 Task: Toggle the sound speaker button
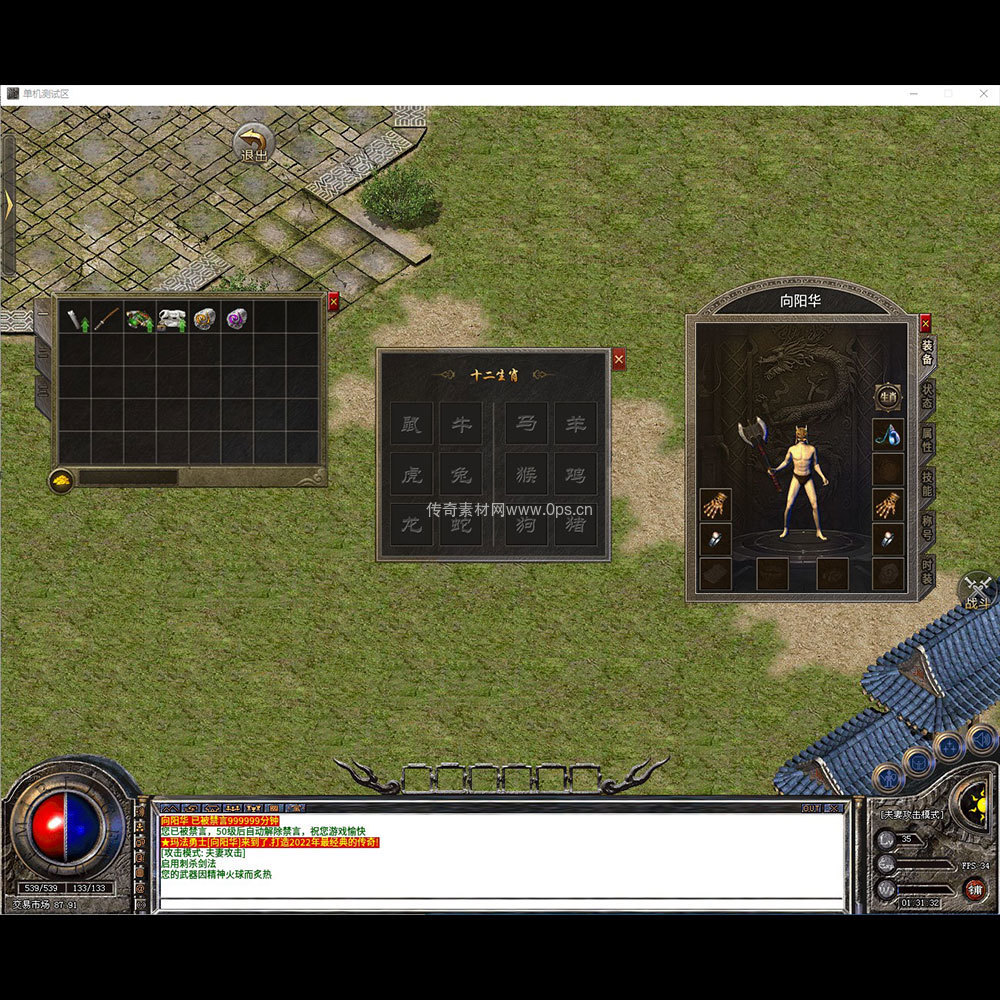[x=983, y=740]
